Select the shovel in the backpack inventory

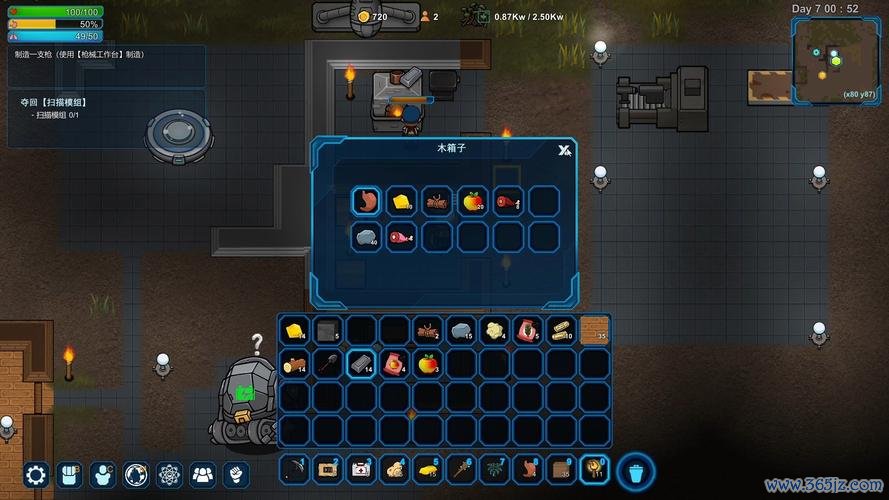[327, 363]
